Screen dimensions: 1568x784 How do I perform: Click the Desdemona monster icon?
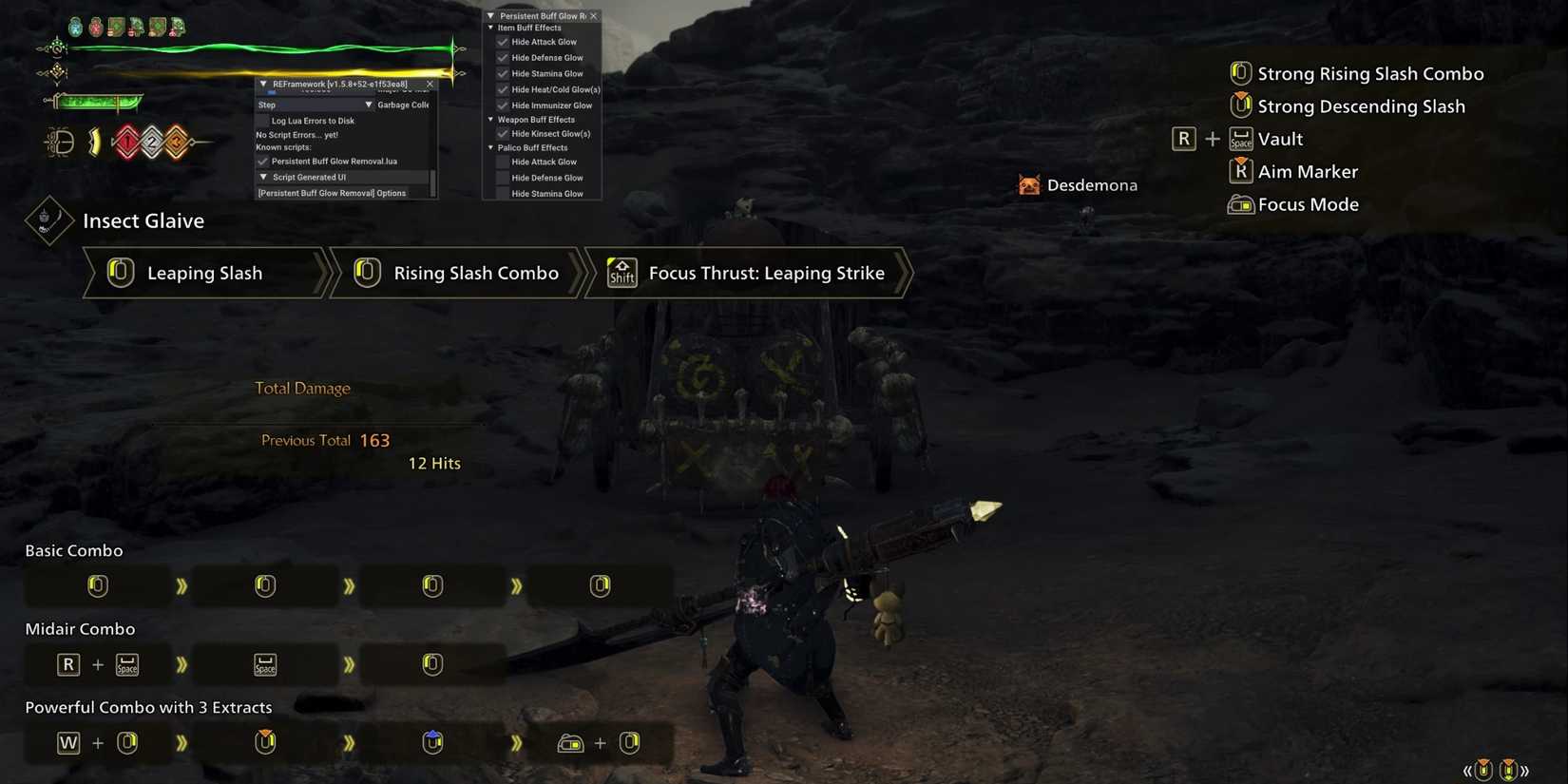click(1029, 184)
